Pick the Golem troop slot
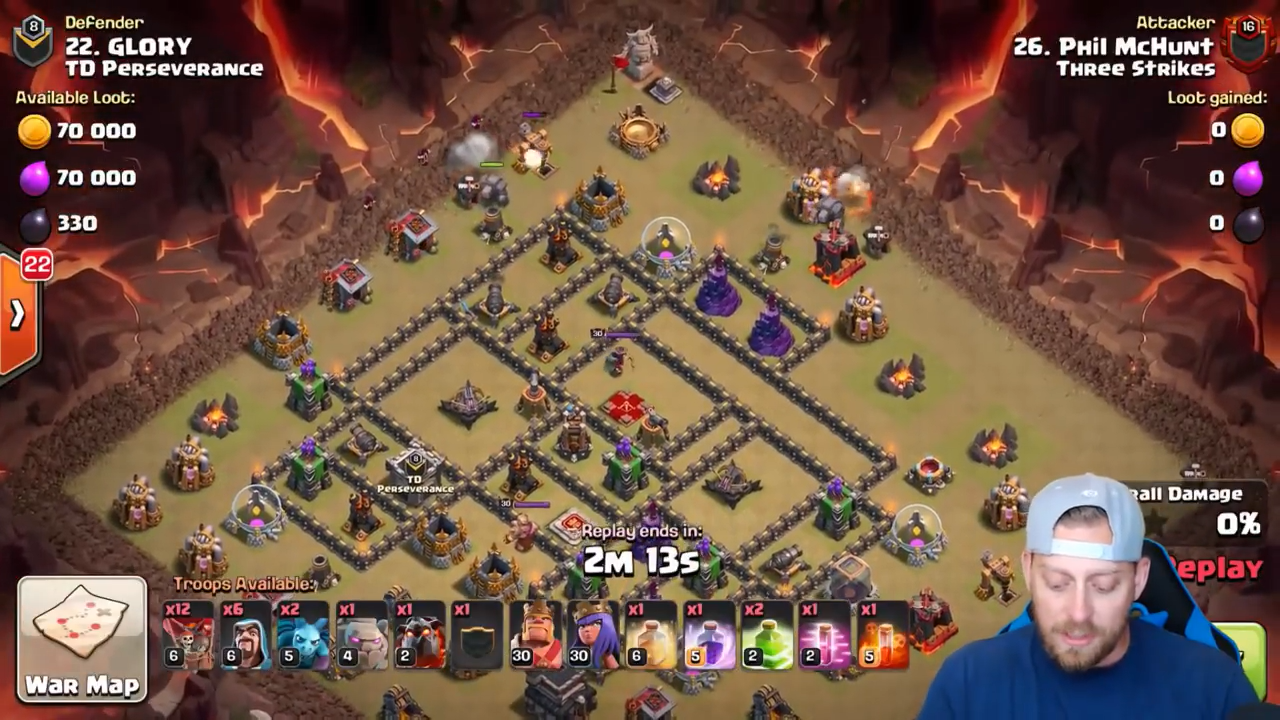 tap(359, 636)
